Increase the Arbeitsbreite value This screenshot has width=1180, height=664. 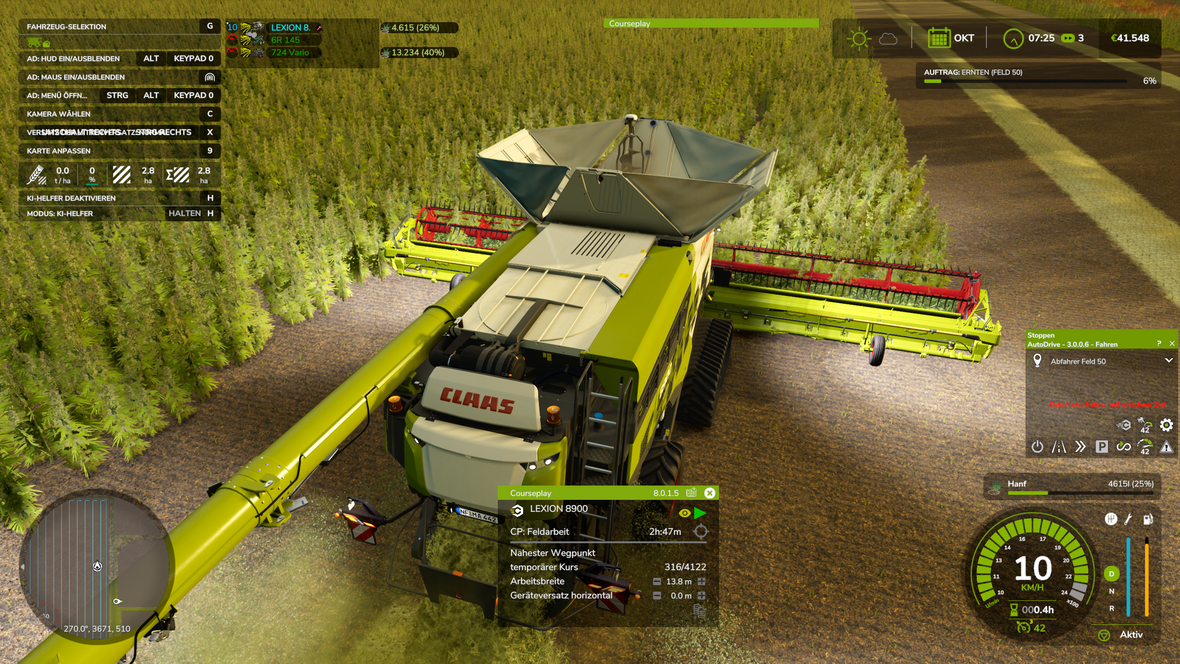pos(702,581)
